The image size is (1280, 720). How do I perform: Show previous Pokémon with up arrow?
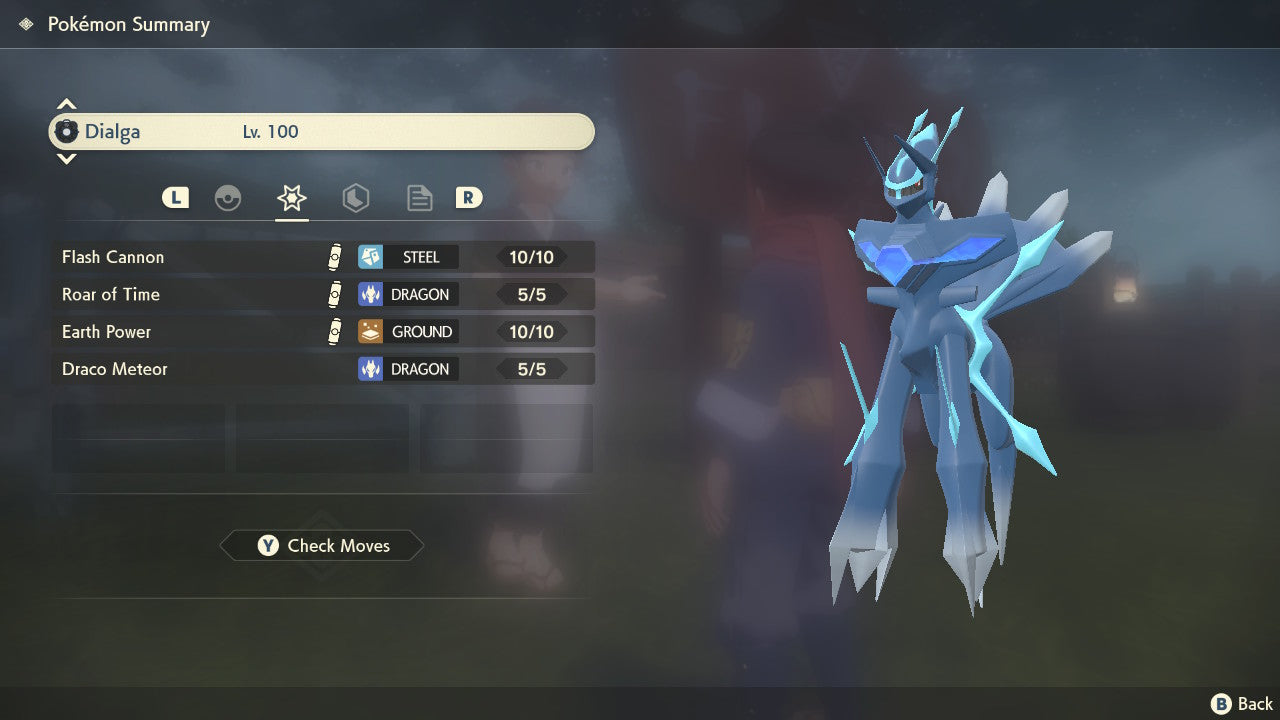tap(66, 104)
